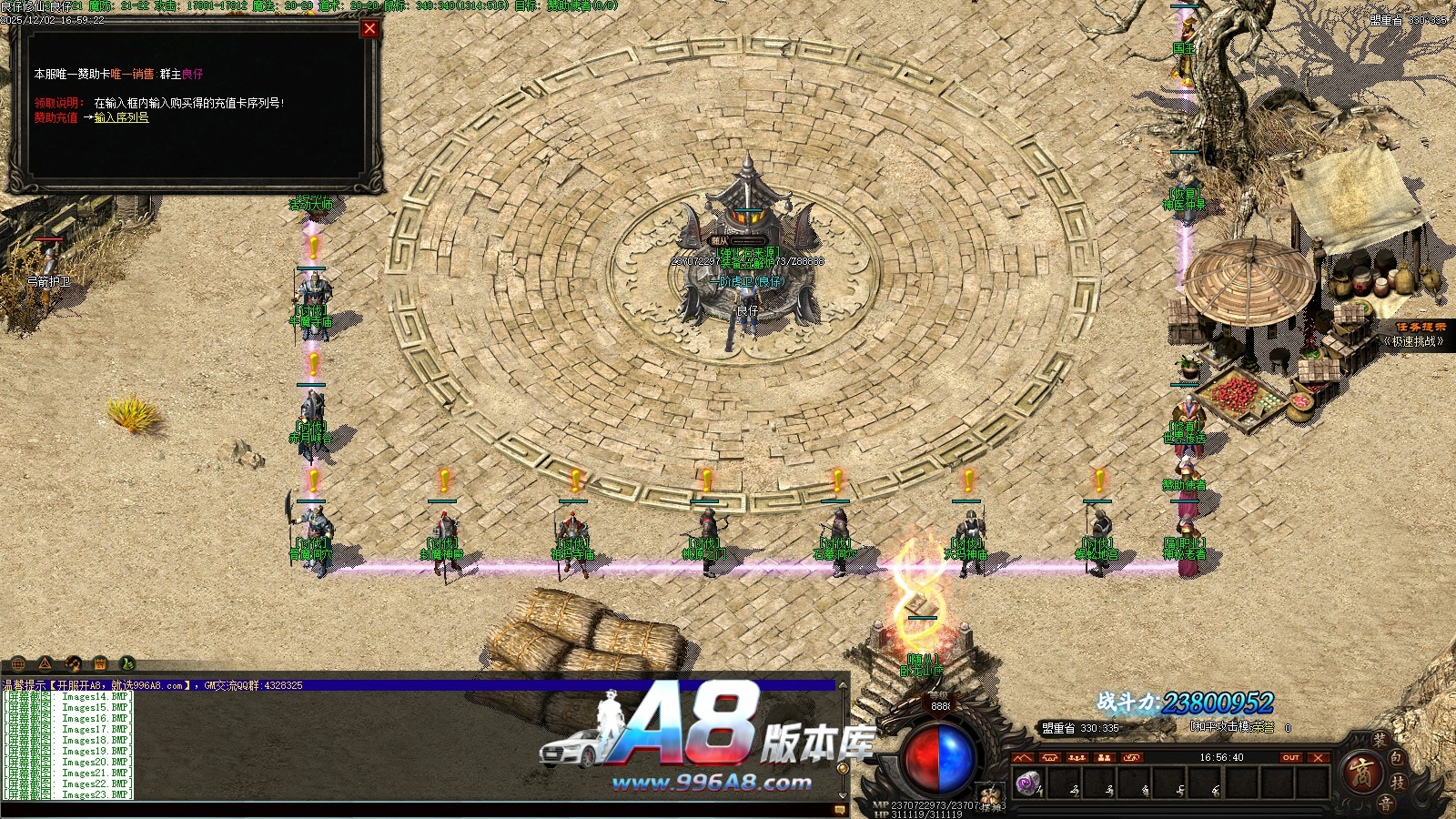The width and height of the screenshot is (1456, 819).
Task: Open the 装 equipment panel
Action: [x=1380, y=740]
